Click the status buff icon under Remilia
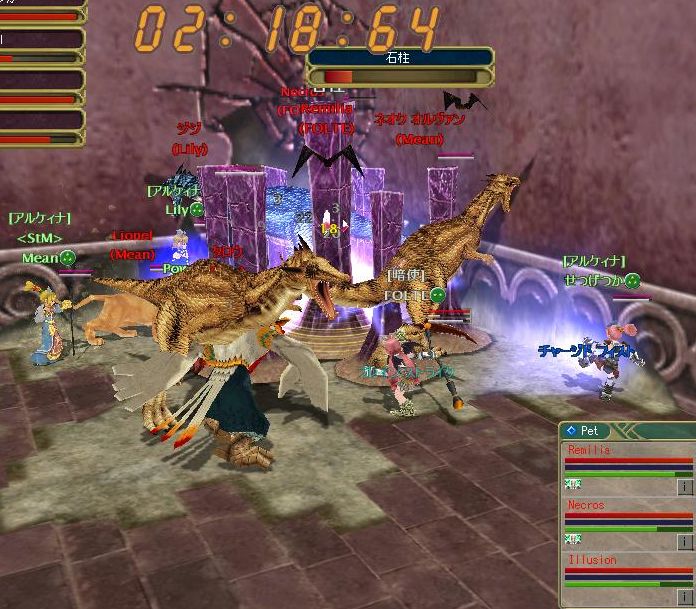Screen dimensions: 696x609 point(574,484)
